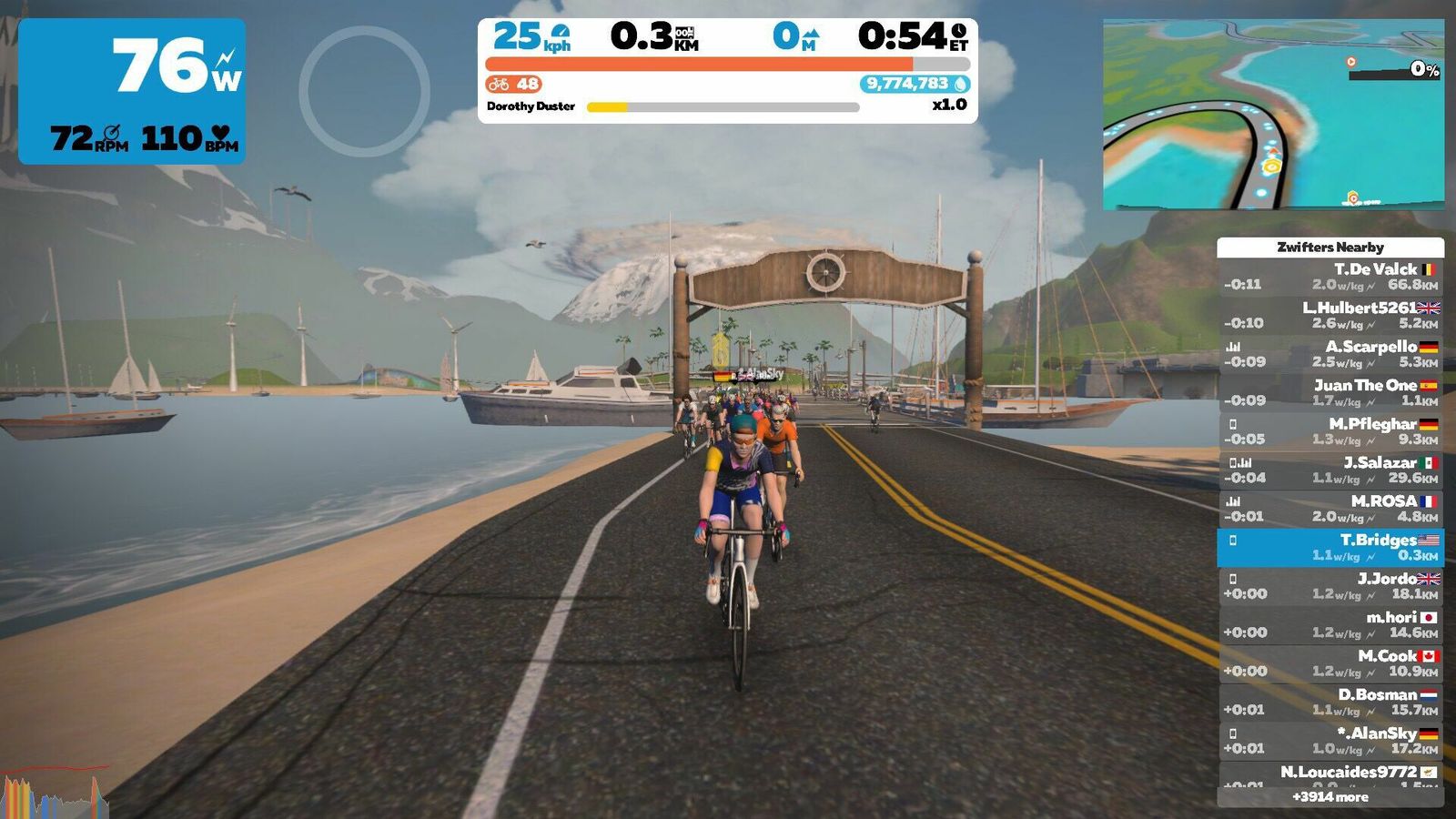This screenshot has width=1456, height=819.
Task: Open the power graph in the corner
Action: pyautogui.click(x=55, y=794)
